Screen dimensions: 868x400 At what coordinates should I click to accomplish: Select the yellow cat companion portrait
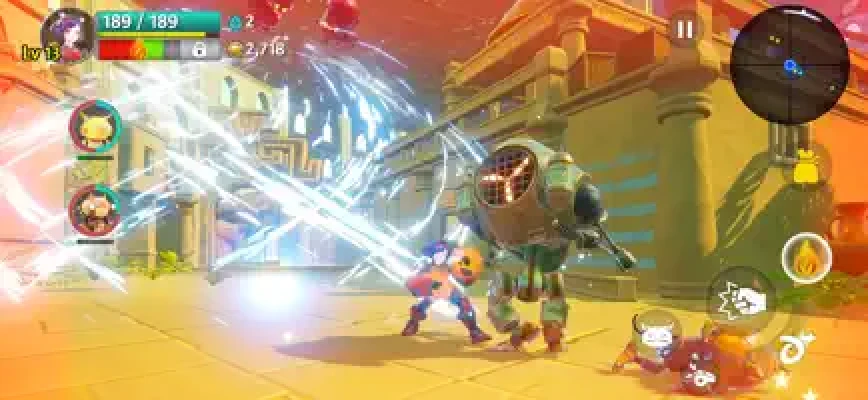coord(94,126)
